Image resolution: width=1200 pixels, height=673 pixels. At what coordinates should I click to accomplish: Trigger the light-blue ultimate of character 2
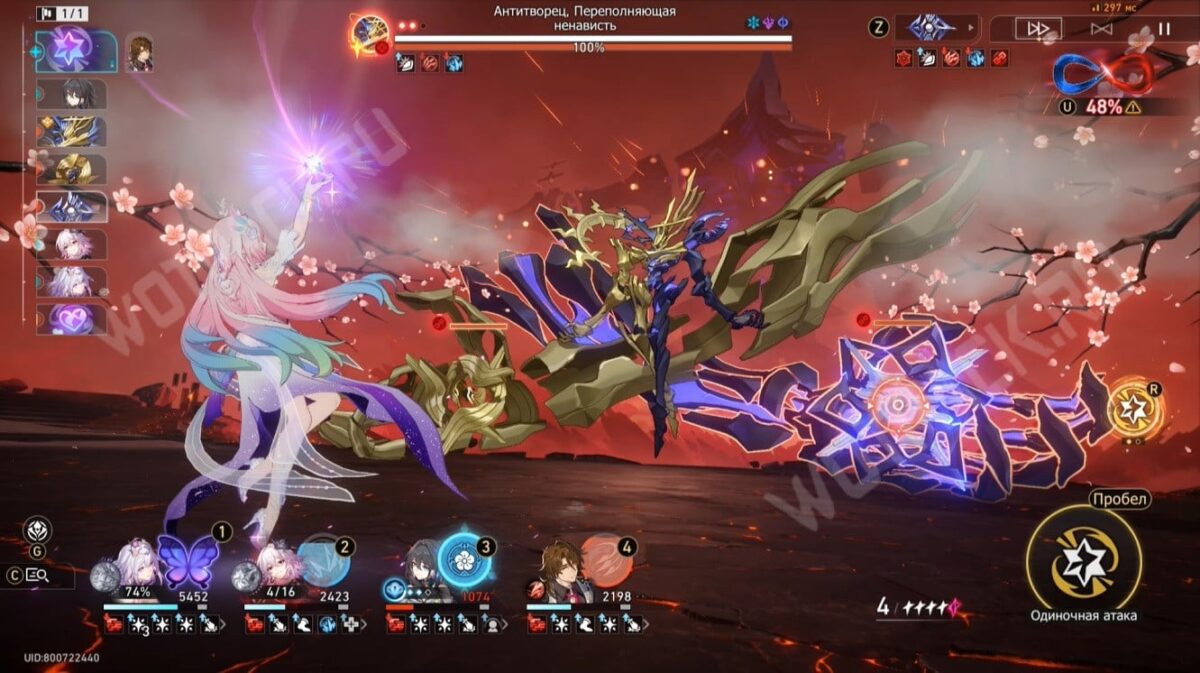[323, 561]
